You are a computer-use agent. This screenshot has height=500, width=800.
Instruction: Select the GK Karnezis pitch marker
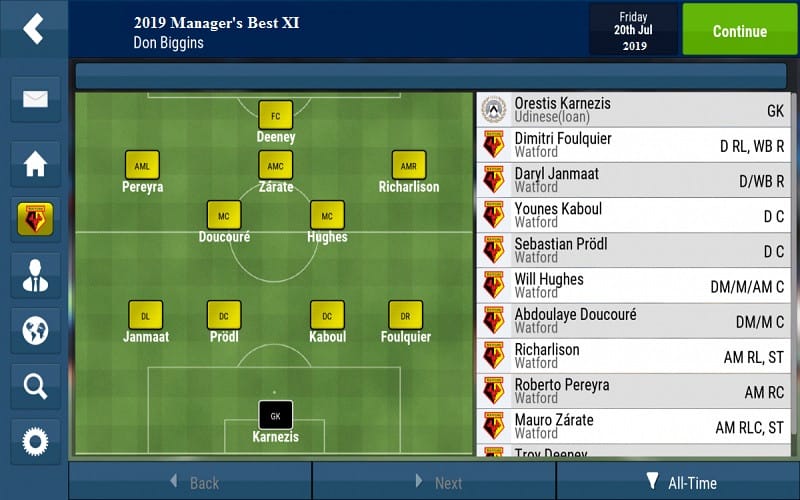275,416
